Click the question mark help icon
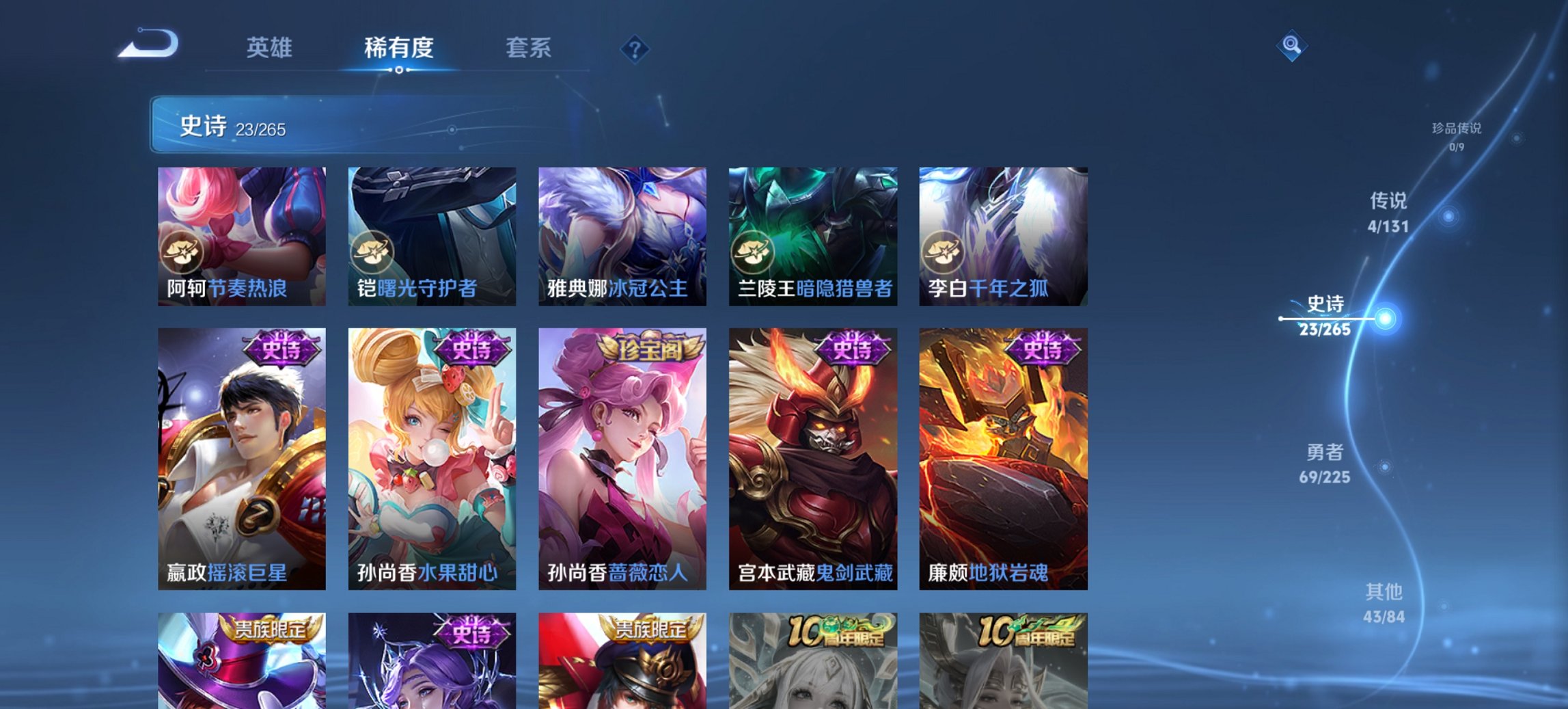Image resolution: width=1568 pixels, height=709 pixels. tap(635, 47)
